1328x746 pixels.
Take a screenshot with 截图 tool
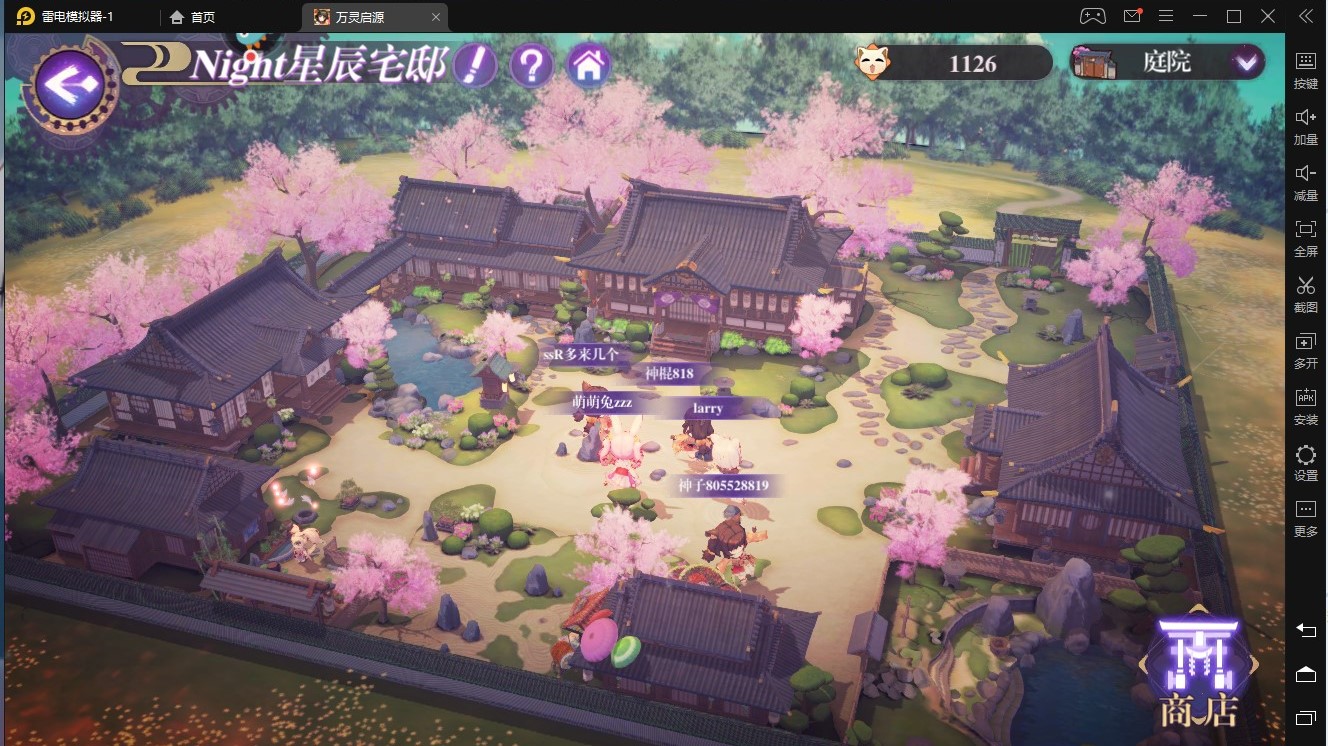tap(1306, 293)
